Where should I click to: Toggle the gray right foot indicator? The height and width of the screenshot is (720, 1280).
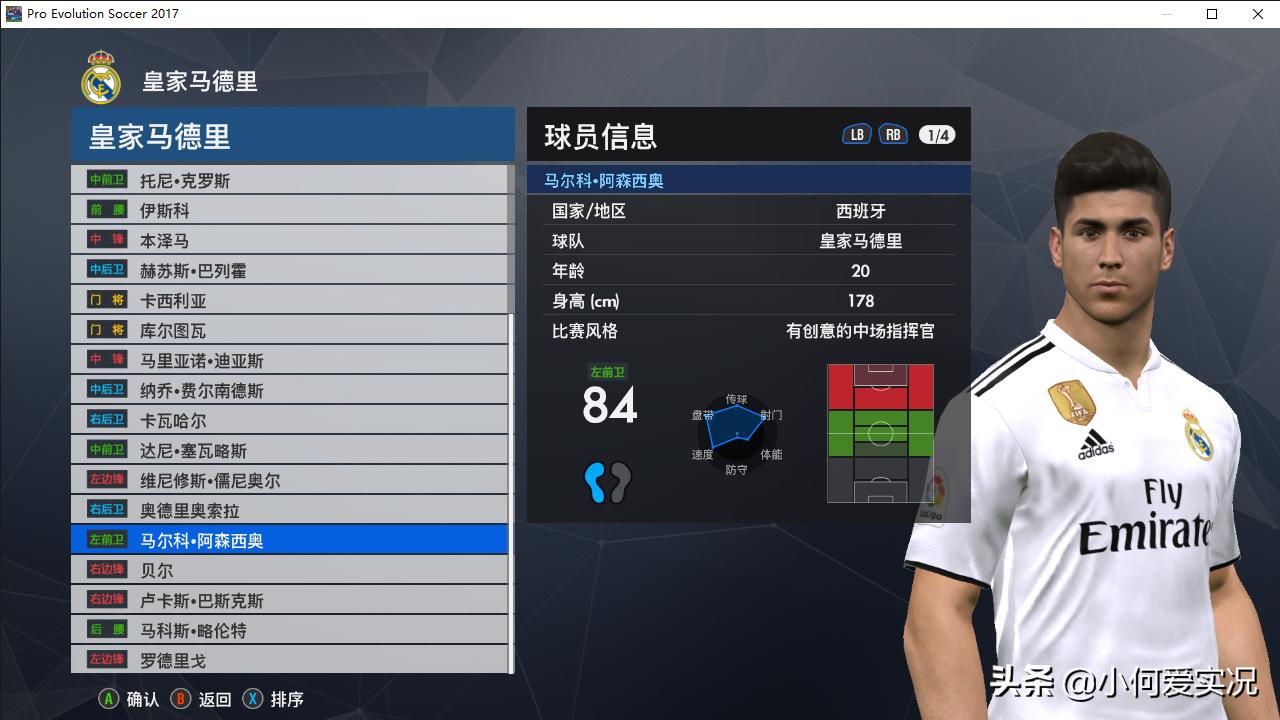coord(622,481)
